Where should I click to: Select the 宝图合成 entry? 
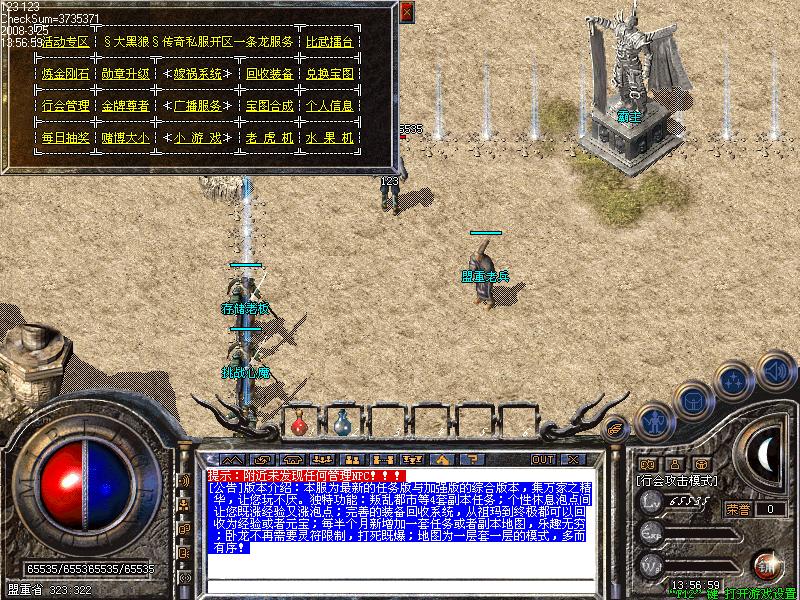click(x=269, y=105)
